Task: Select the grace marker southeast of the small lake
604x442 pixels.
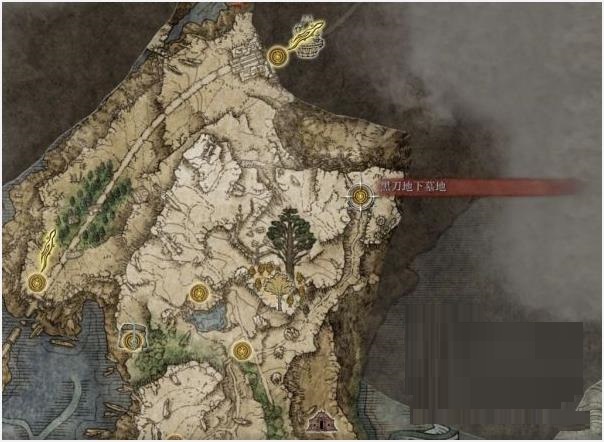Action: pyautogui.click(x=241, y=350)
